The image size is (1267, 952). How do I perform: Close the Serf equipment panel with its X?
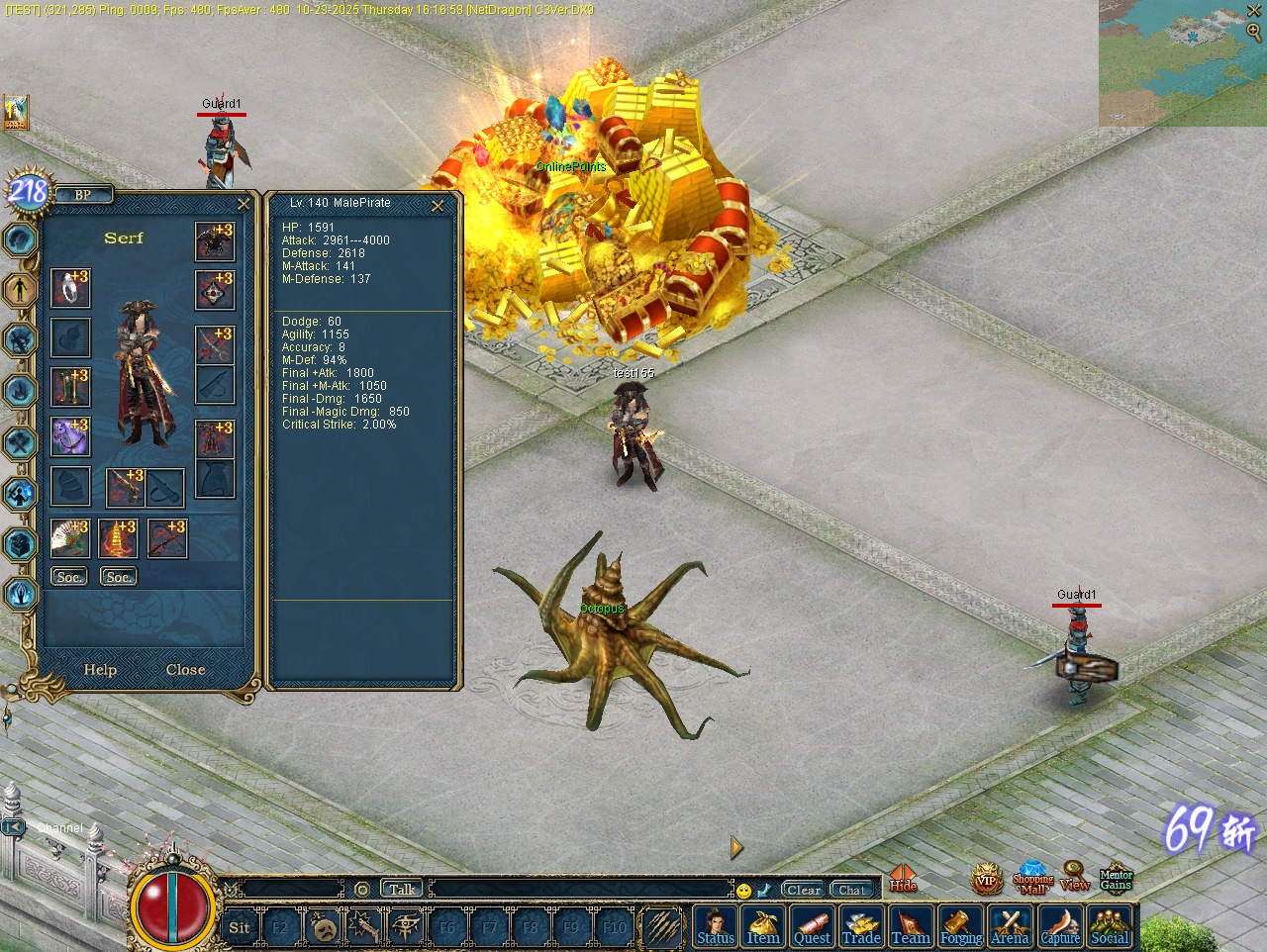point(244,204)
